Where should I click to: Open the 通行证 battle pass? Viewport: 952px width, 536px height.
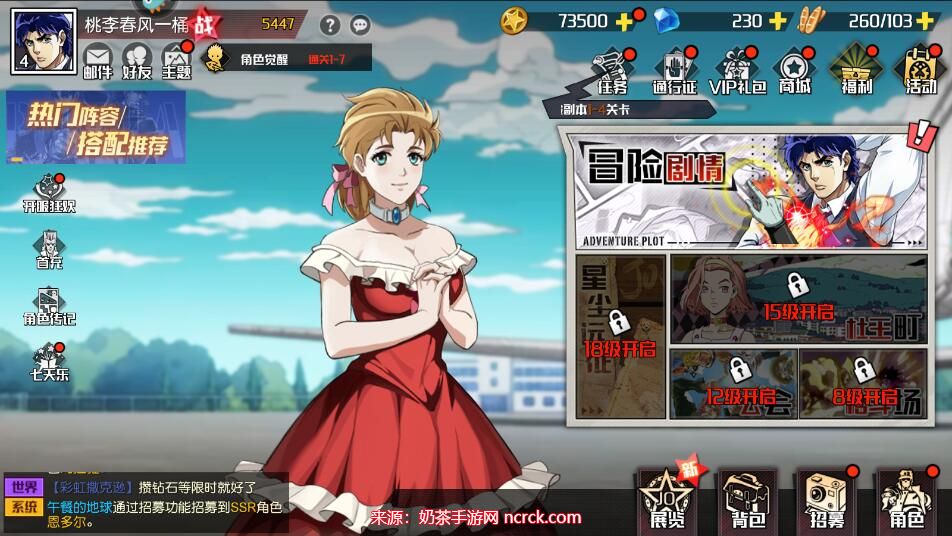[x=674, y=71]
